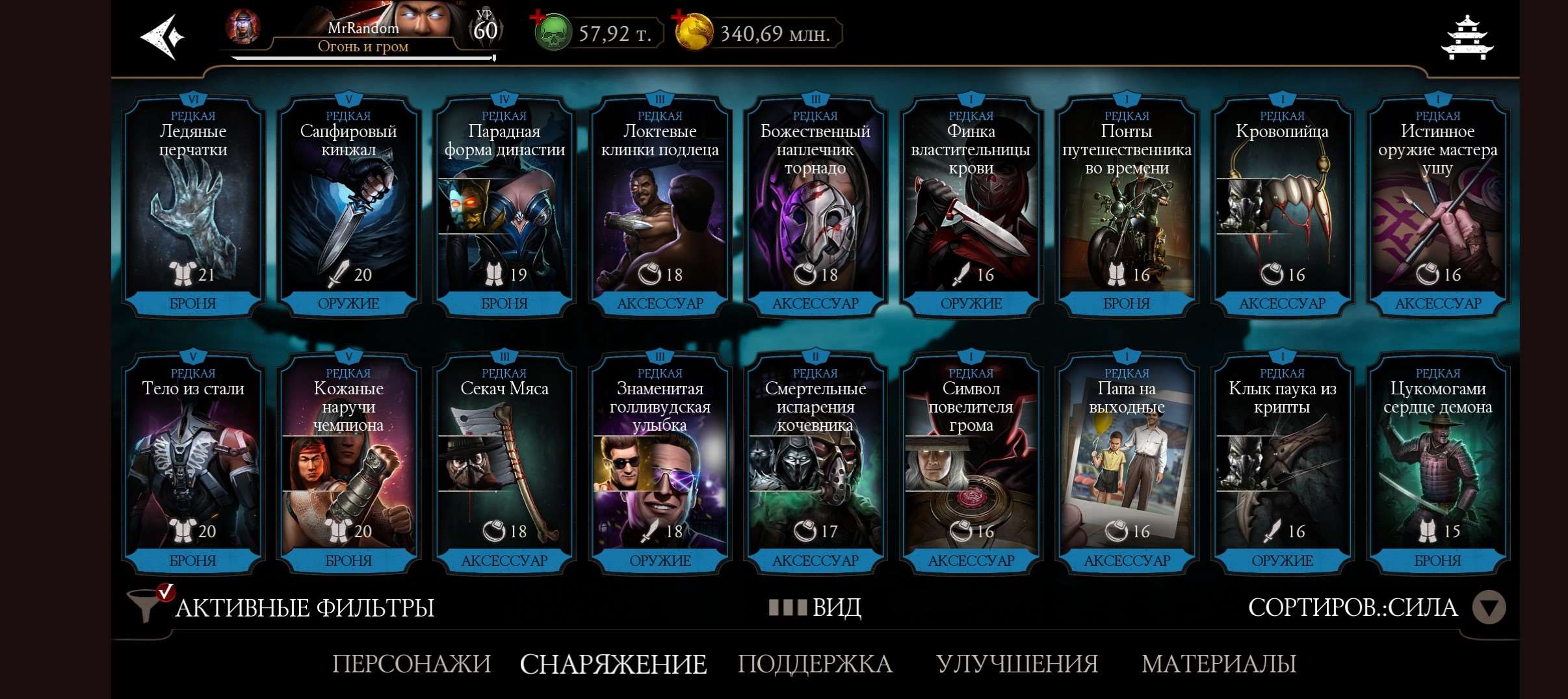The height and width of the screenshot is (699, 1568).
Task: Click the АКТИВНЫЕ ФИЛЬТРЫ button
Action: [x=302, y=607]
